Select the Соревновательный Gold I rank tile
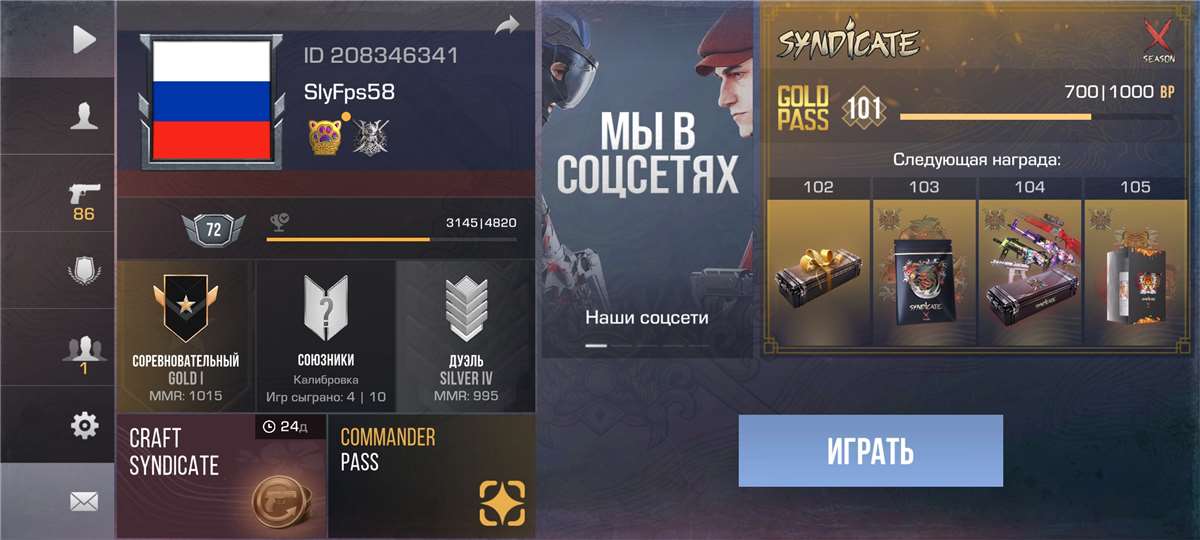Viewport: 1200px width, 540px height. point(186,336)
